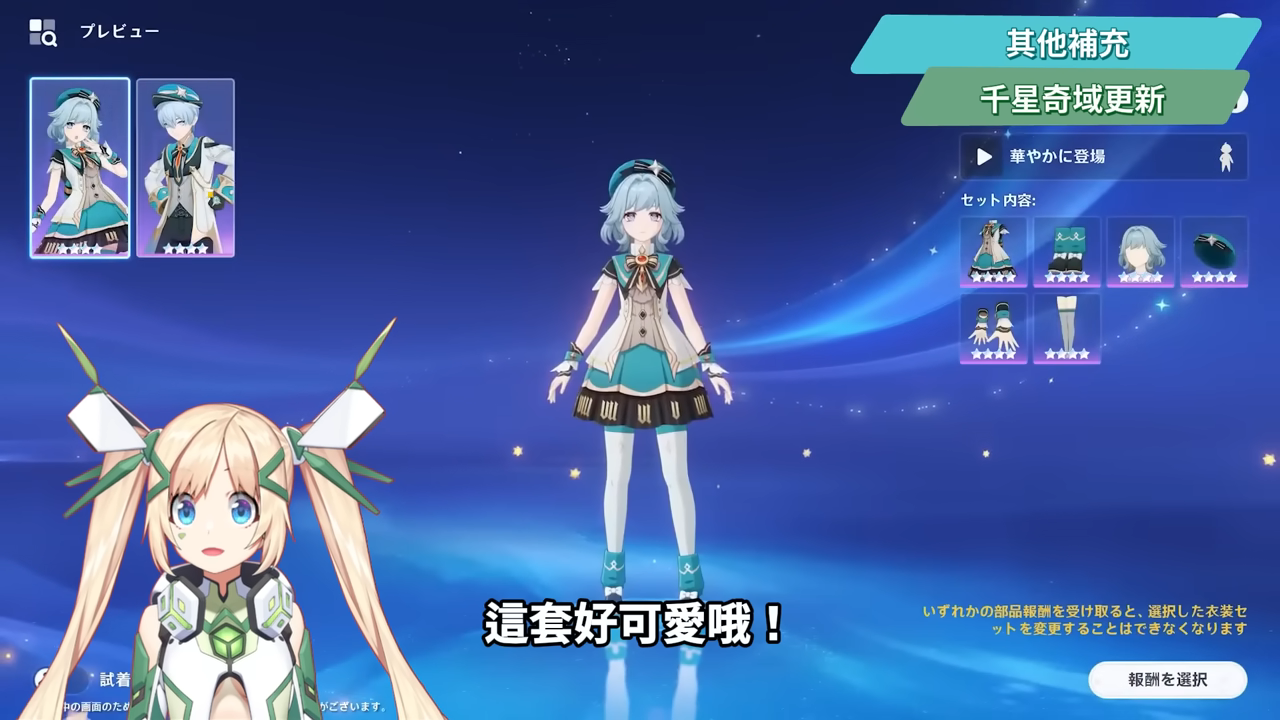Select the teal beret hat icon
1280x720 pixels.
[x=1212, y=253]
